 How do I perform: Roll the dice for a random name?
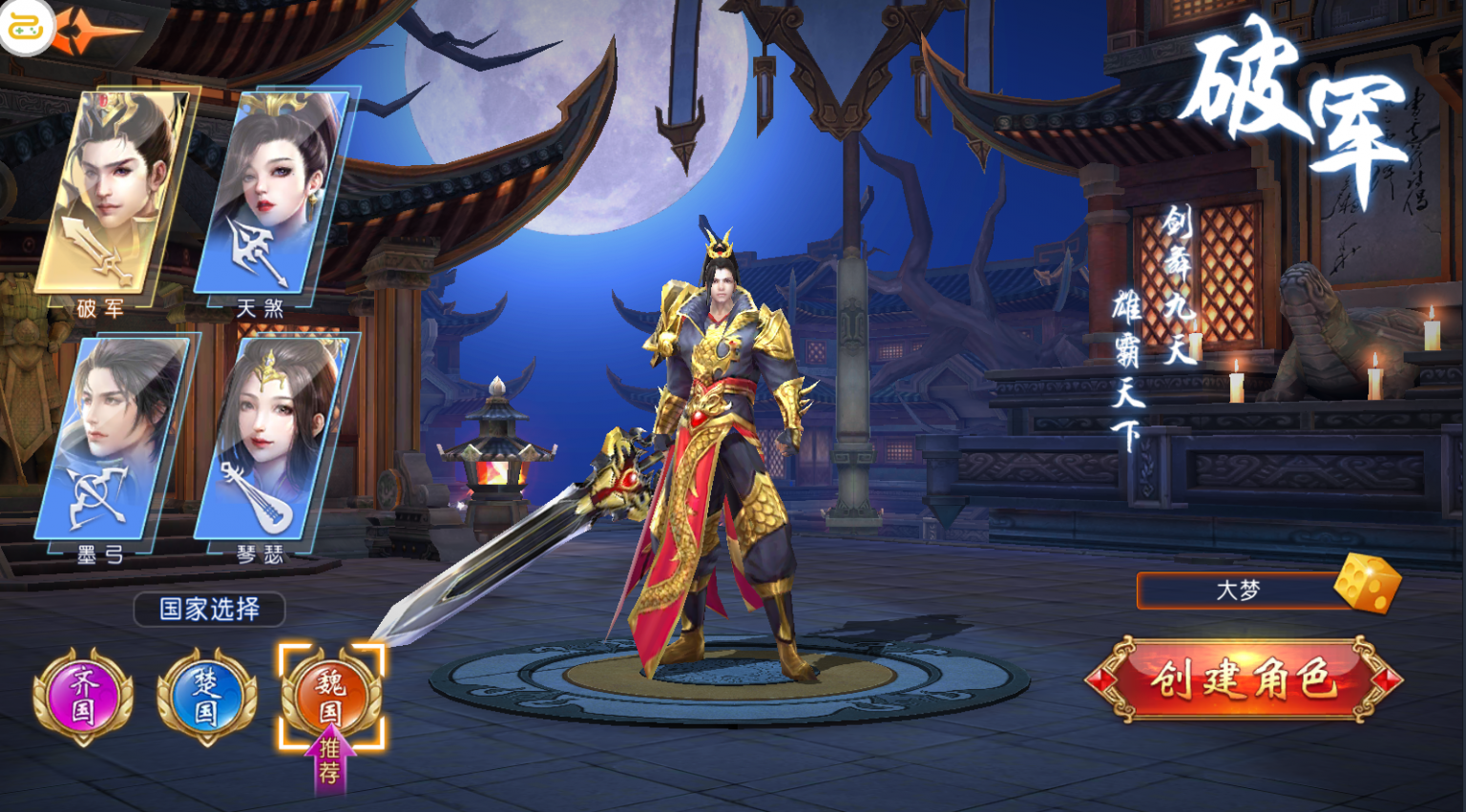[1367, 583]
